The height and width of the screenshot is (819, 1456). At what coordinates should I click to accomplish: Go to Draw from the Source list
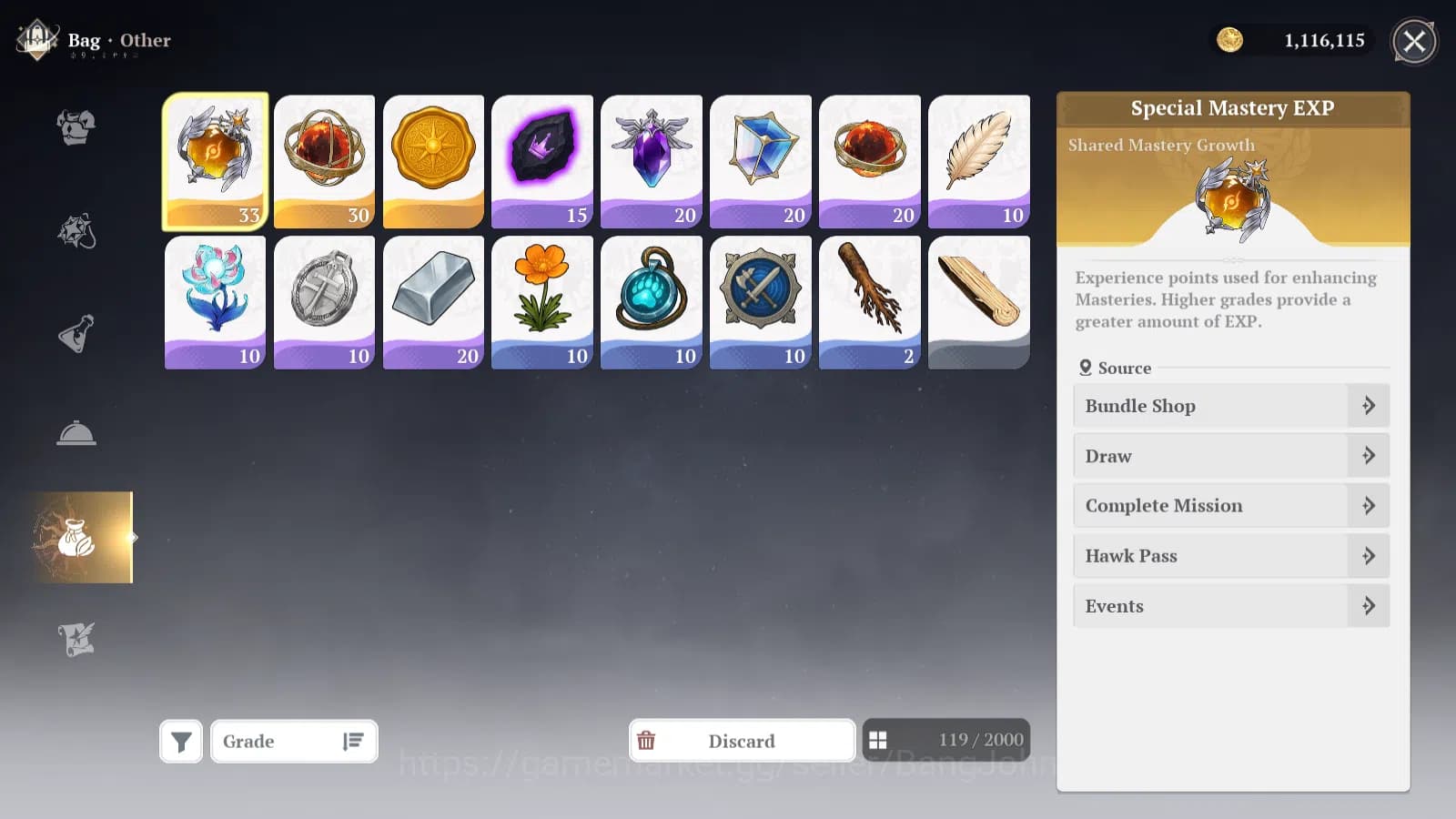[1230, 456]
